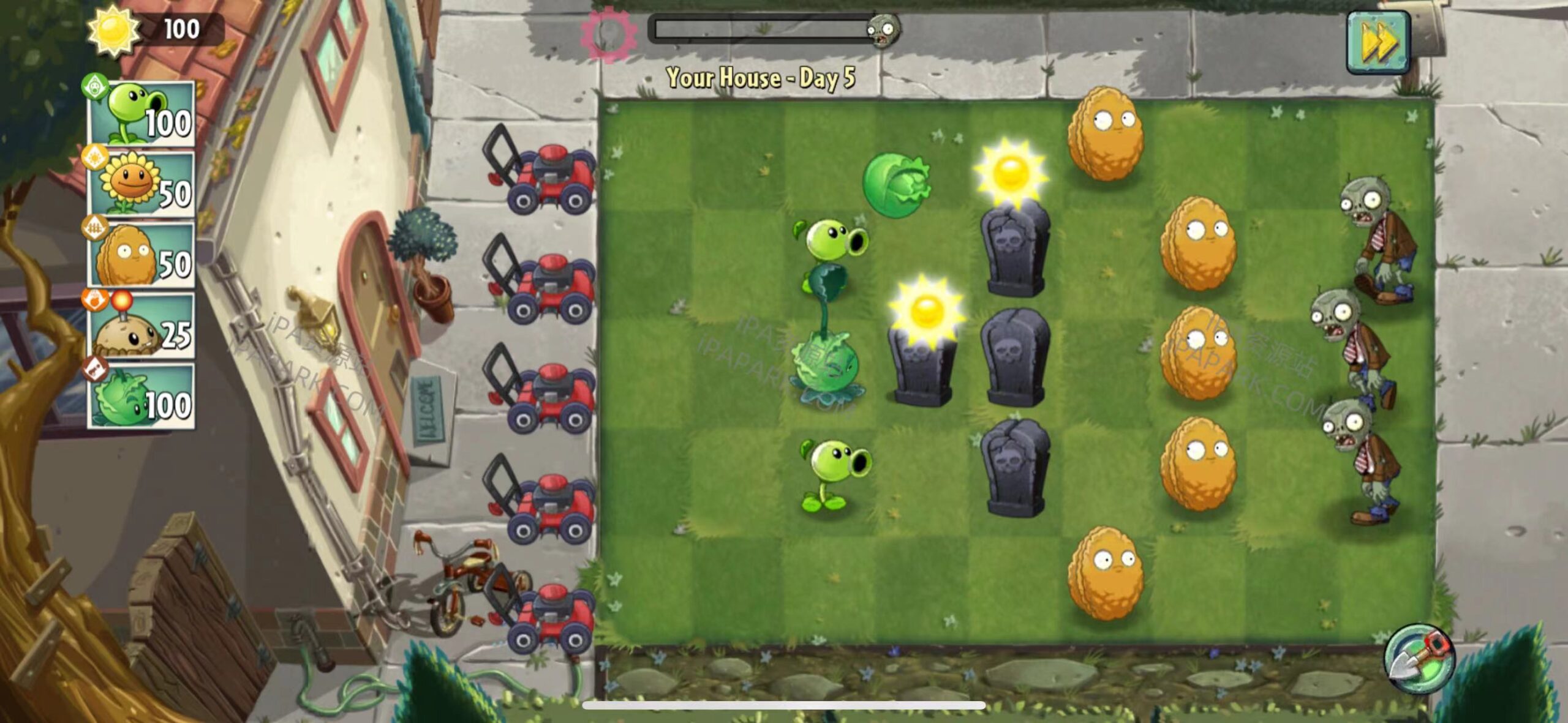Image resolution: width=1568 pixels, height=723 pixels.
Task: Select the Peashooter seed packet
Action: [142, 114]
